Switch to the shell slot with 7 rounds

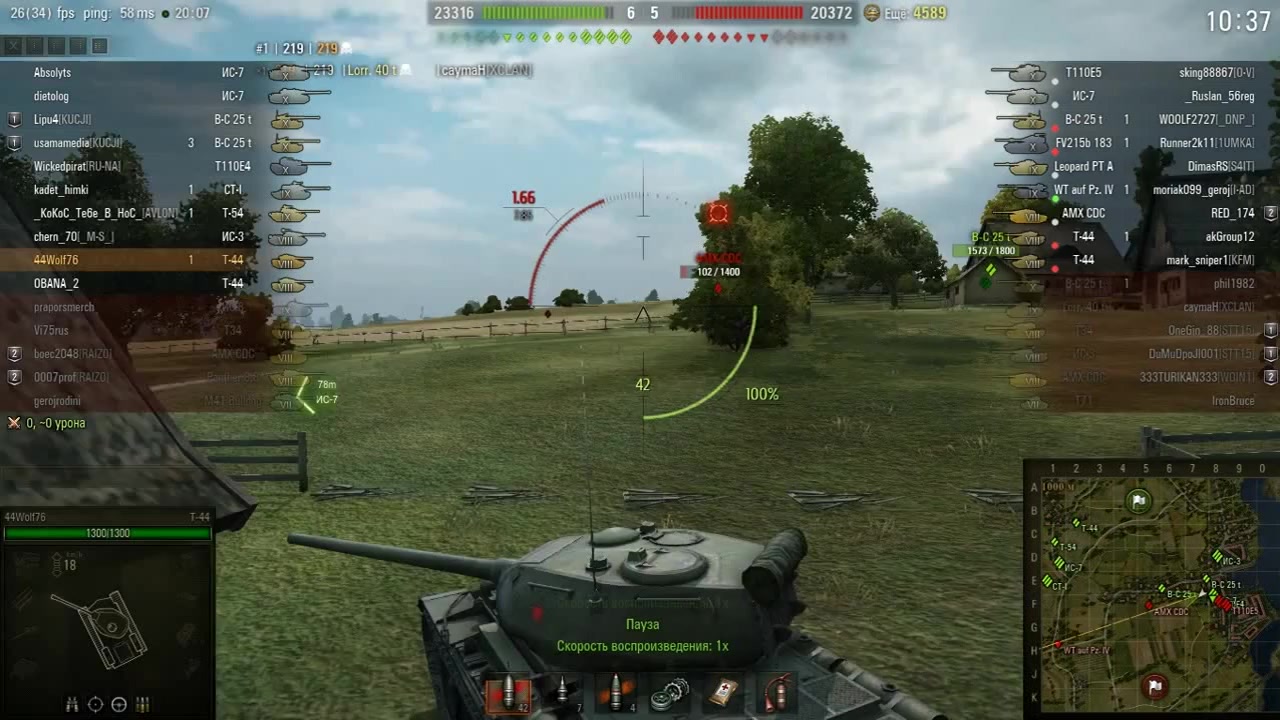(562, 693)
